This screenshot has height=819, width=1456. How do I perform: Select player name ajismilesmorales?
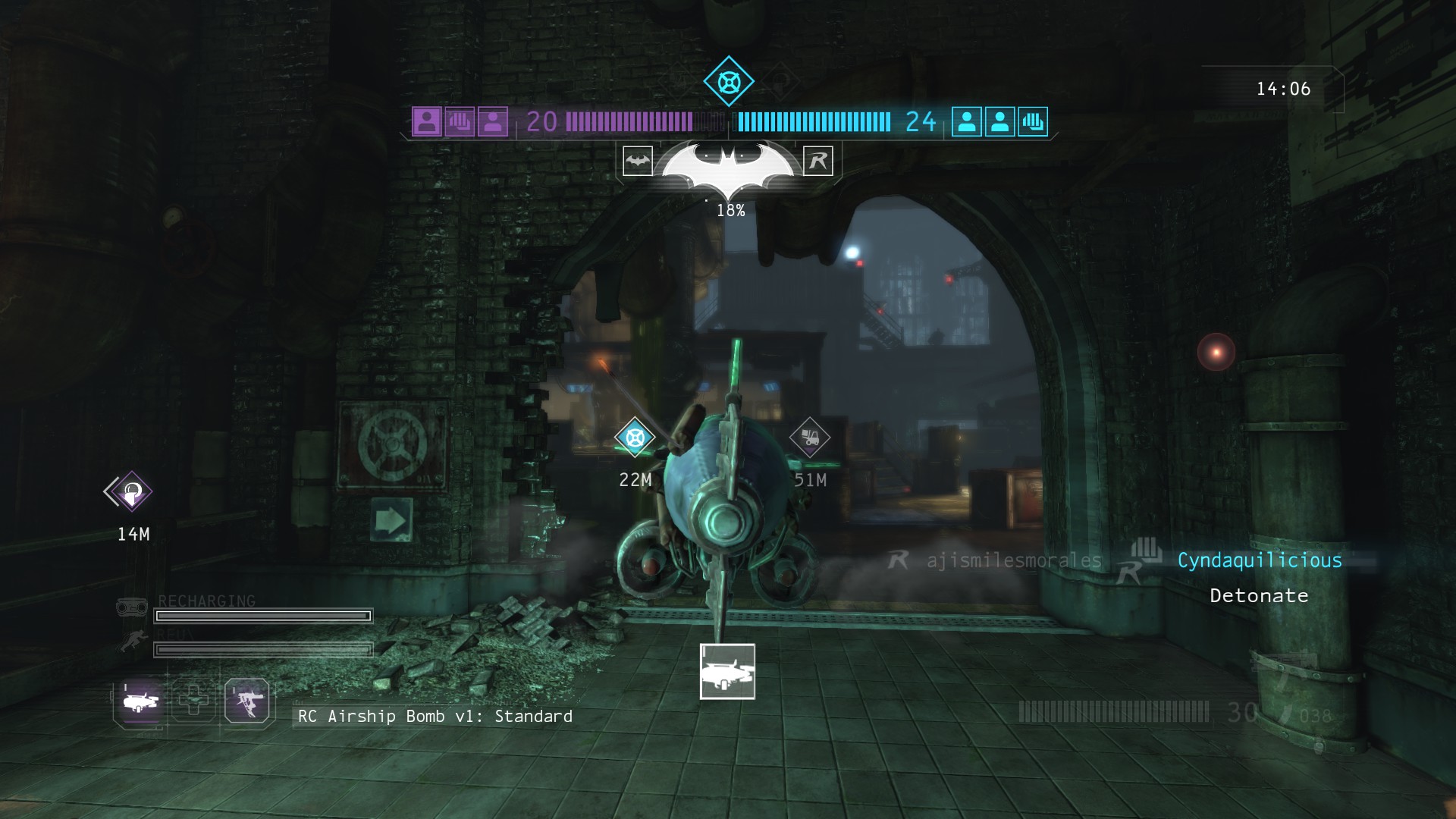click(x=1014, y=560)
